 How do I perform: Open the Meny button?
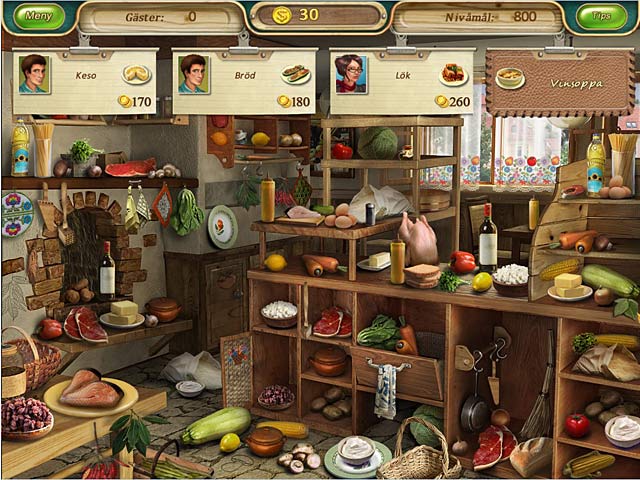(38, 16)
